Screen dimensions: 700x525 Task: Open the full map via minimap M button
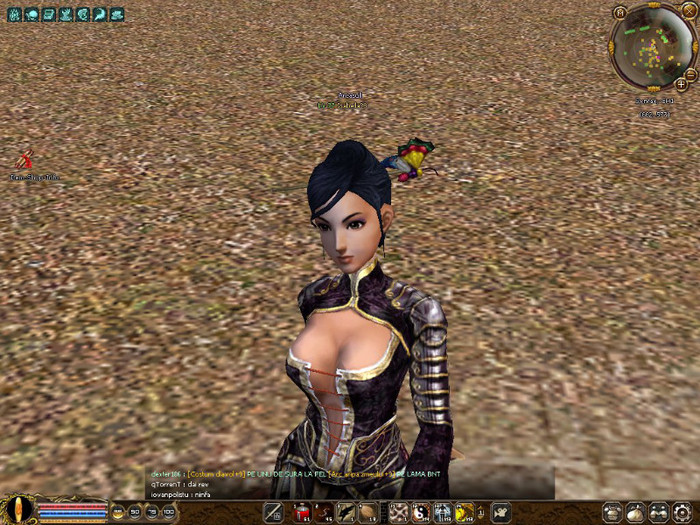[620, 12]
